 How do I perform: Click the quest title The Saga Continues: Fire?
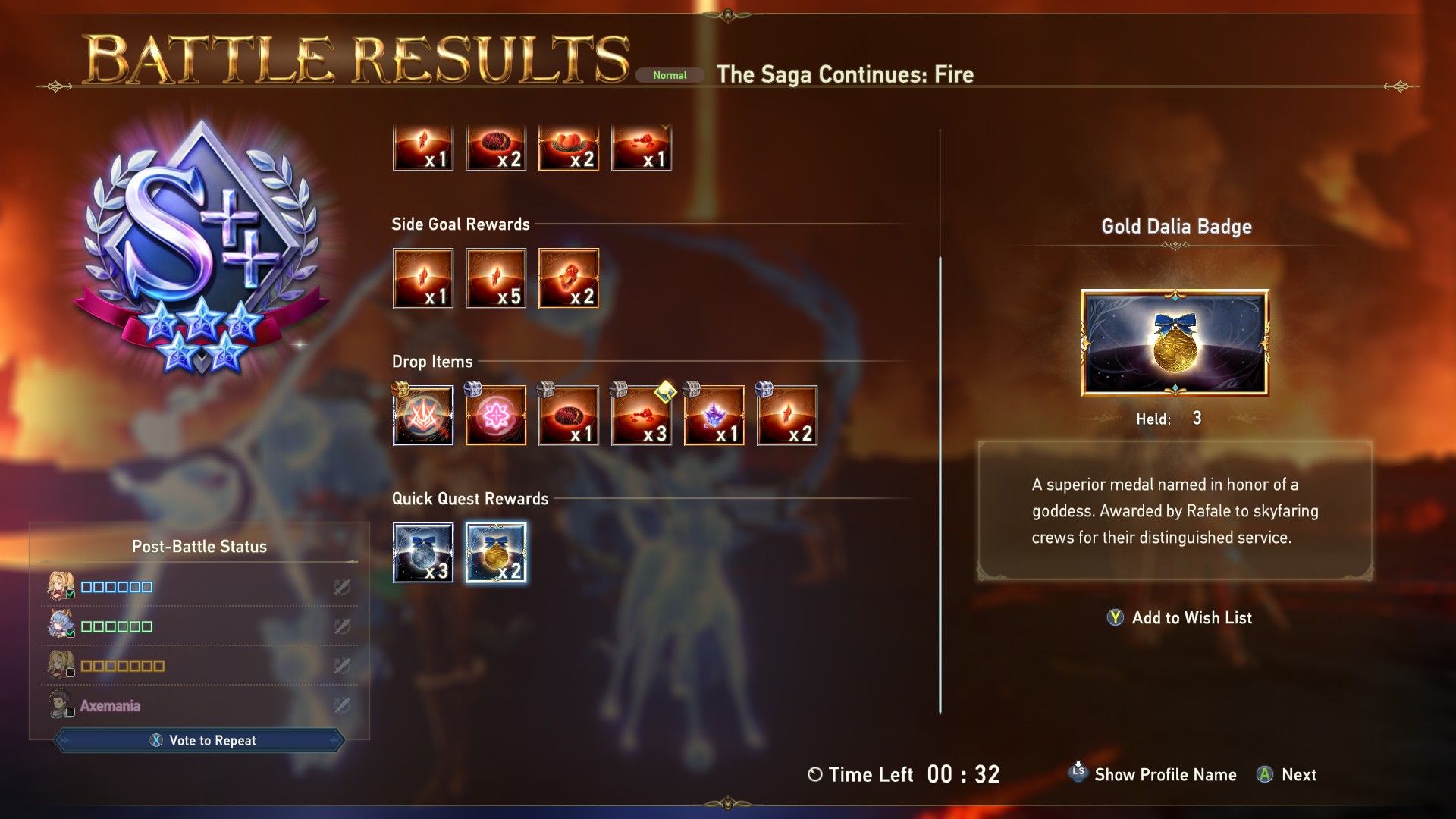click(846, 74)
